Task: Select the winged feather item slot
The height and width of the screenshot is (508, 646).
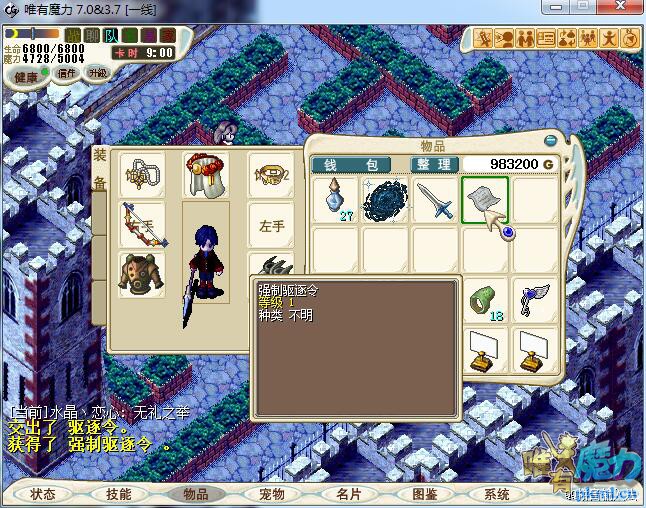Action: [533, 299]
